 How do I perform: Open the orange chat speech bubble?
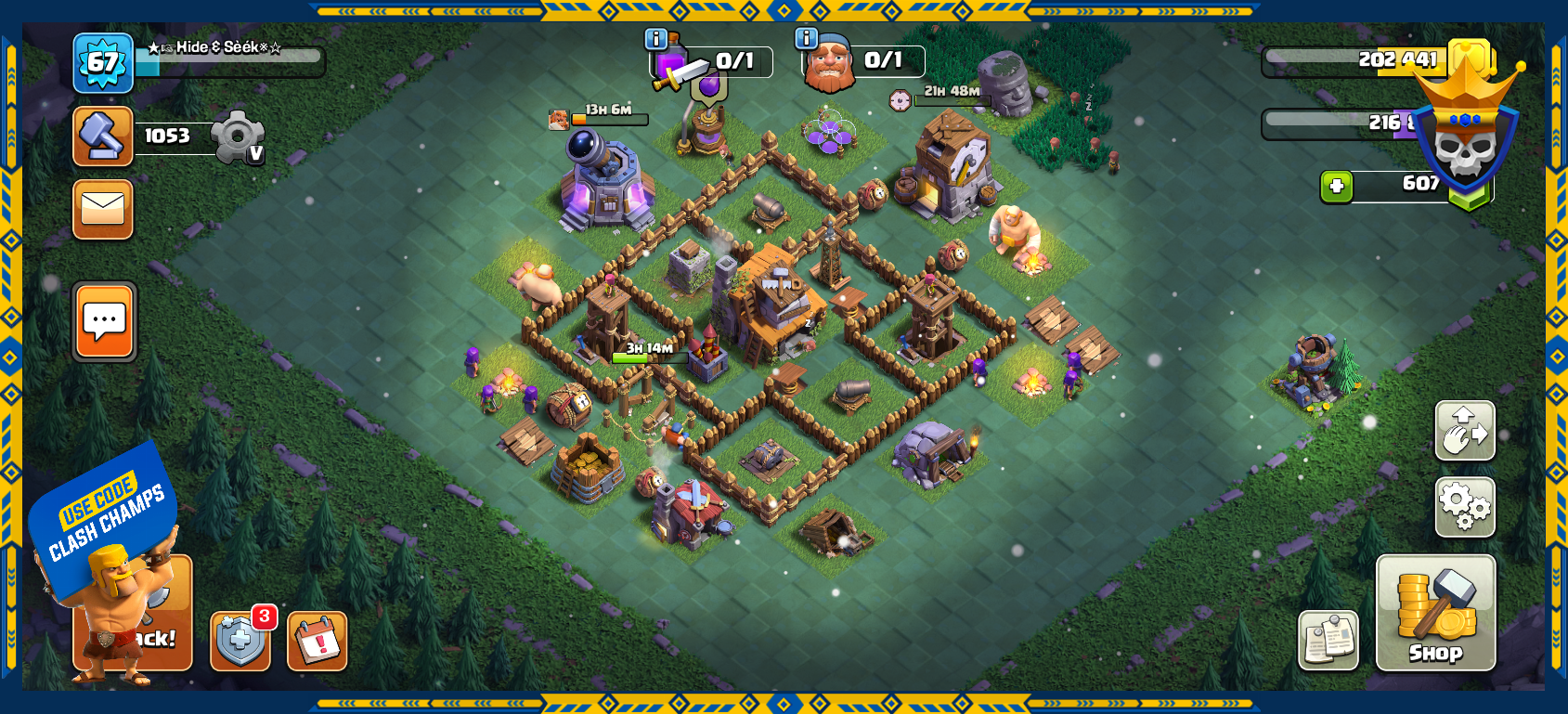tap(104, 321)
